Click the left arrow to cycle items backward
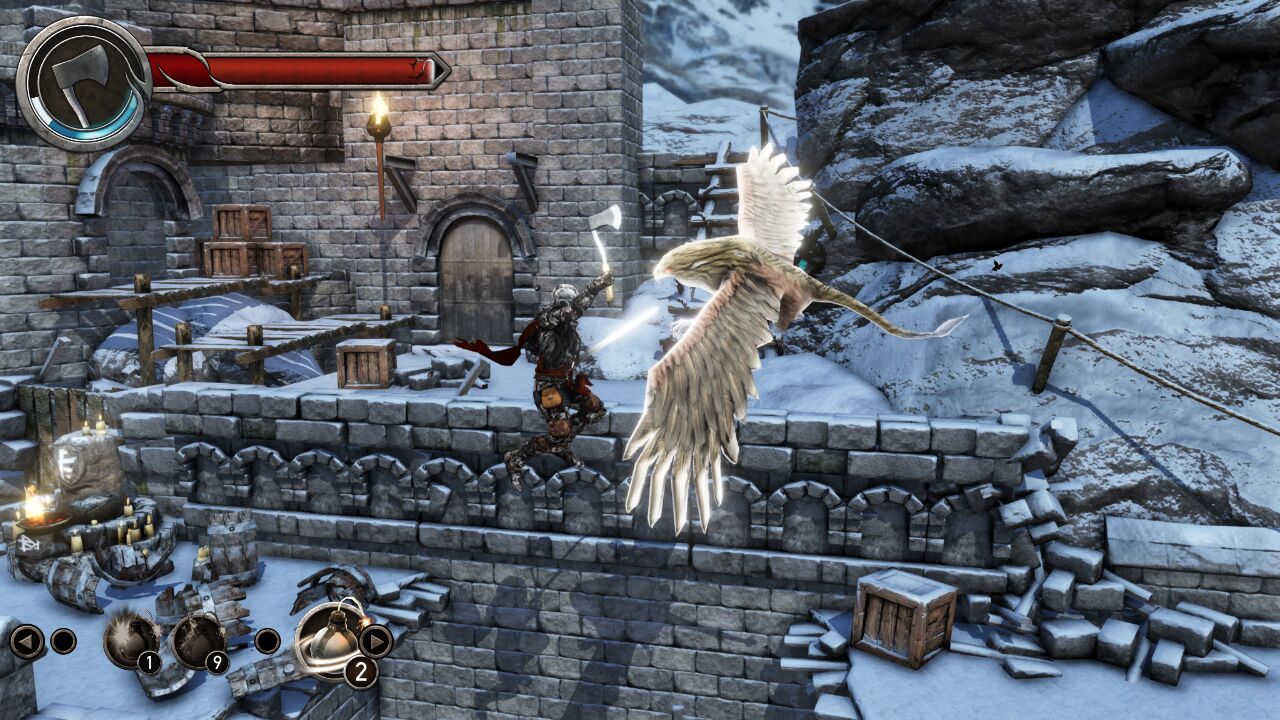 30,641
